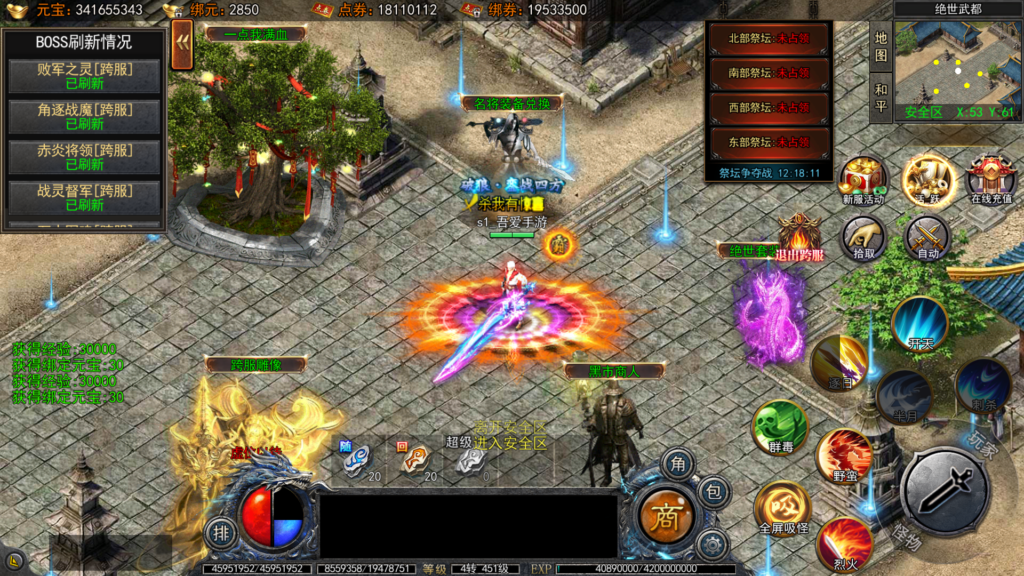Open 新服活动 events icon
The image size is (1024, 576).
pos(863,178)
